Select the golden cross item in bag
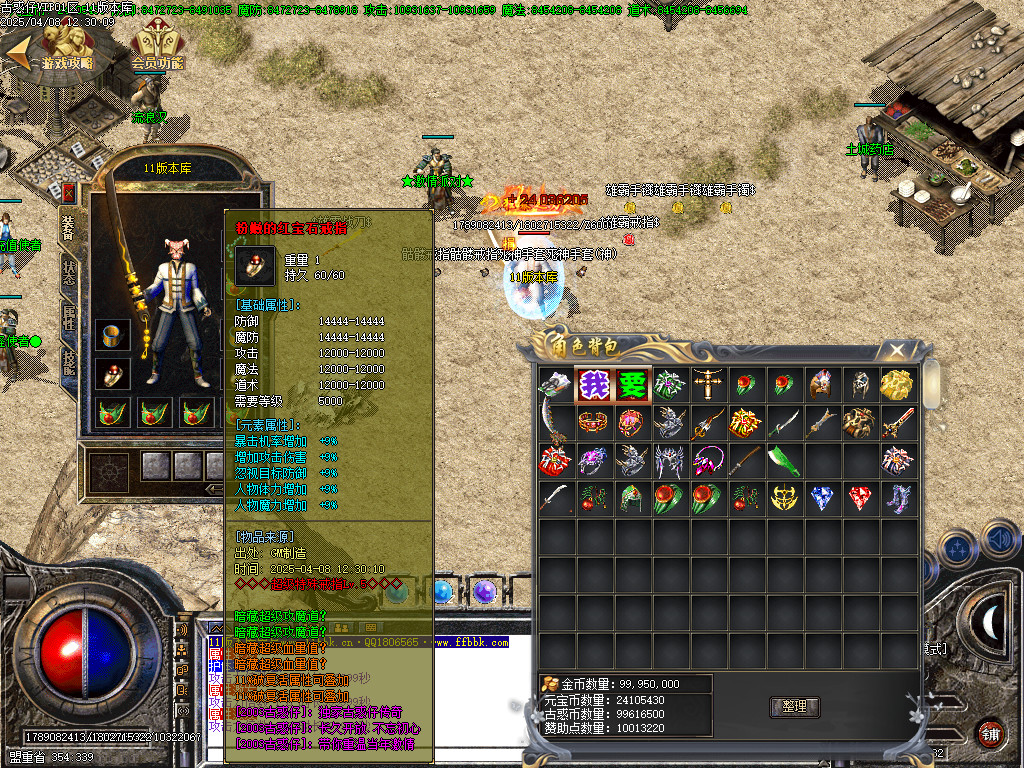The width and height of the screenshot is (1024, 768). click(707, 384)
